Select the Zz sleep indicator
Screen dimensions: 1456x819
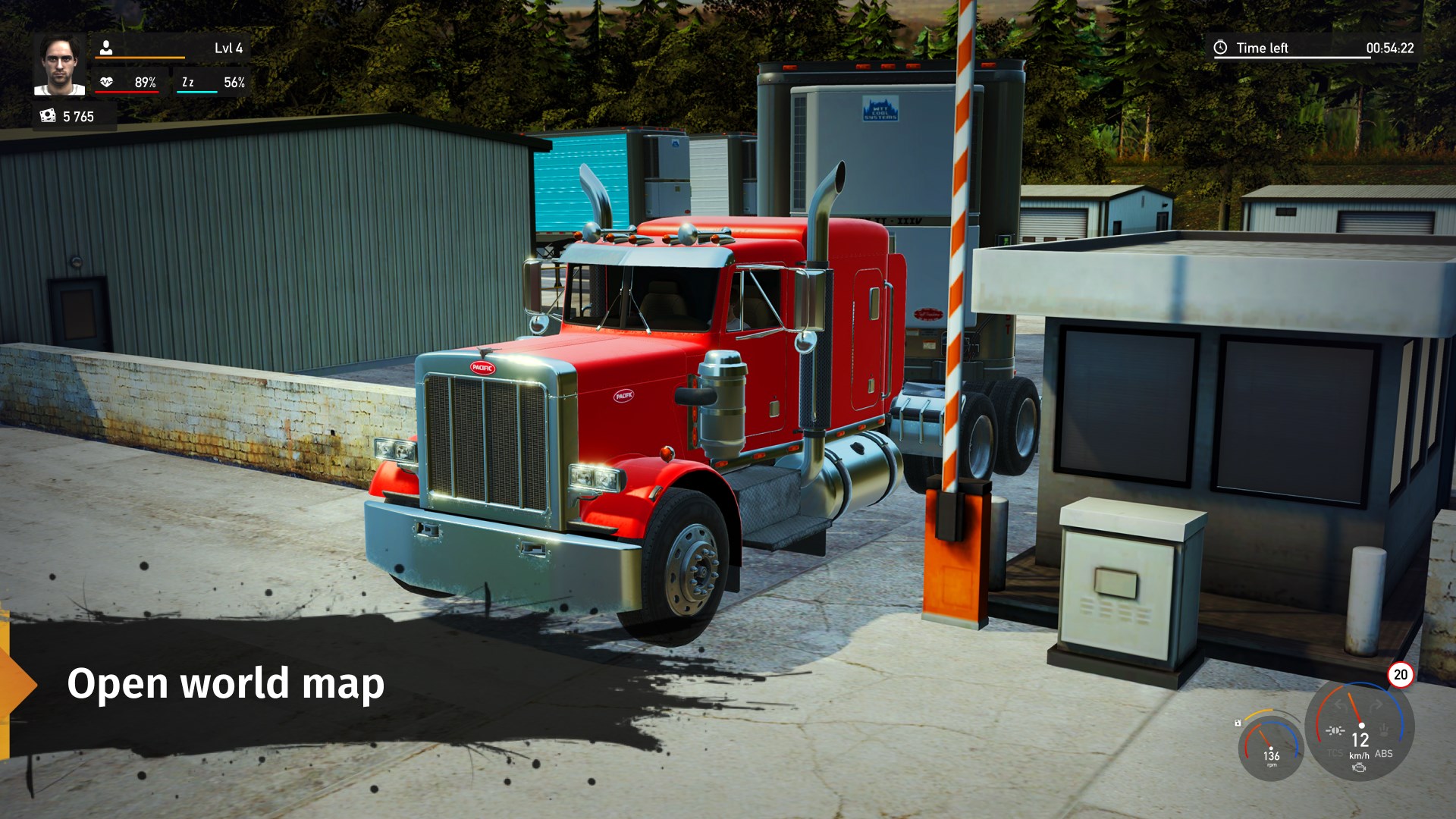188,81
